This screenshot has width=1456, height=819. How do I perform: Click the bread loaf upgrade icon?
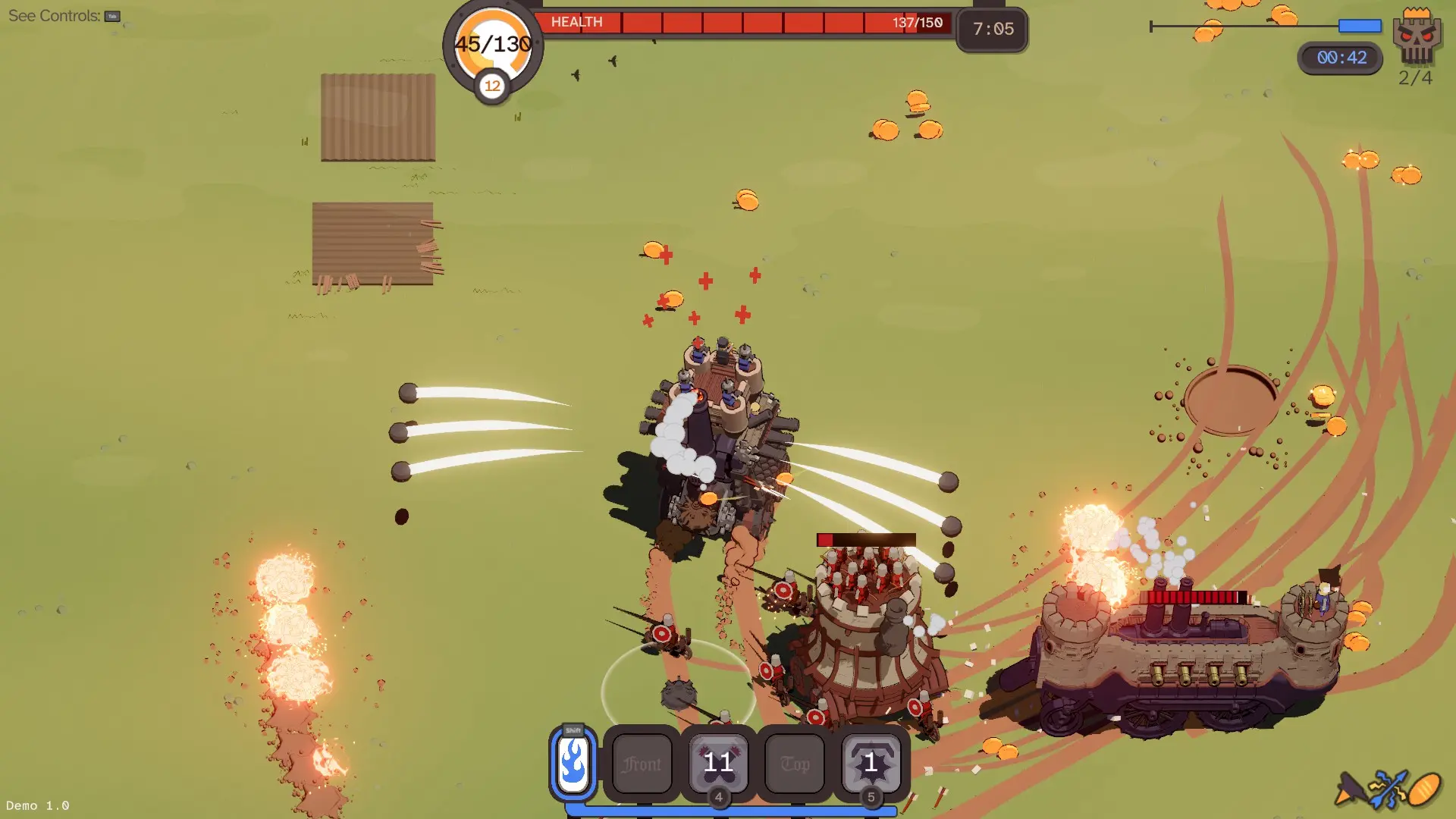pos(1425,789)
